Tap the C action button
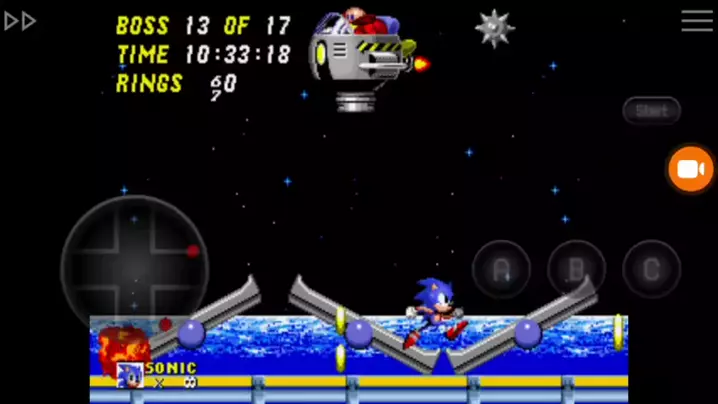Image resolution: width=718 pixels, height=404 pixels. pos(651,269)
